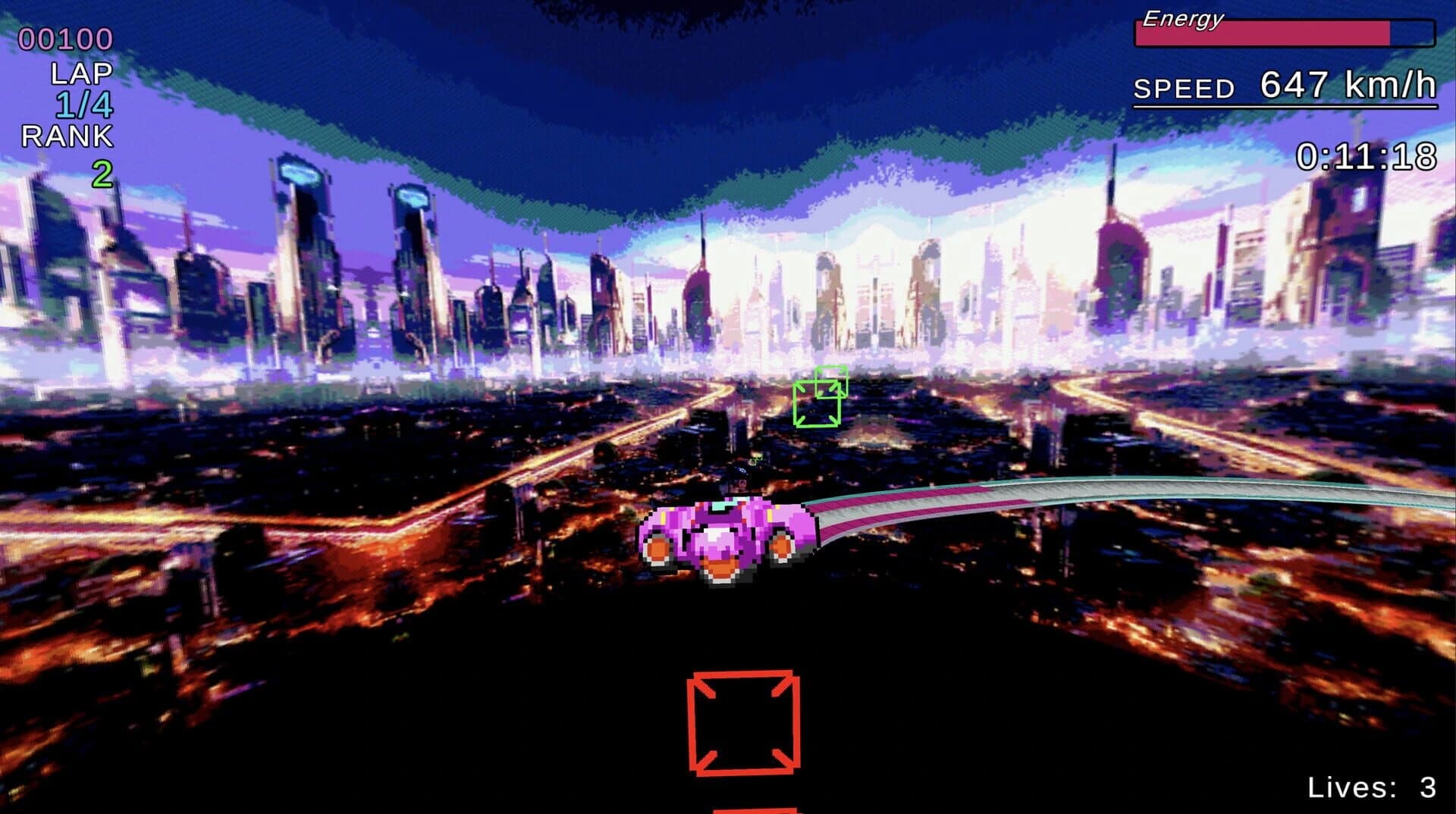Click the SPEED readout icon text
Viewport: 1456px width, 814px height.
[x=1185, y=89]
